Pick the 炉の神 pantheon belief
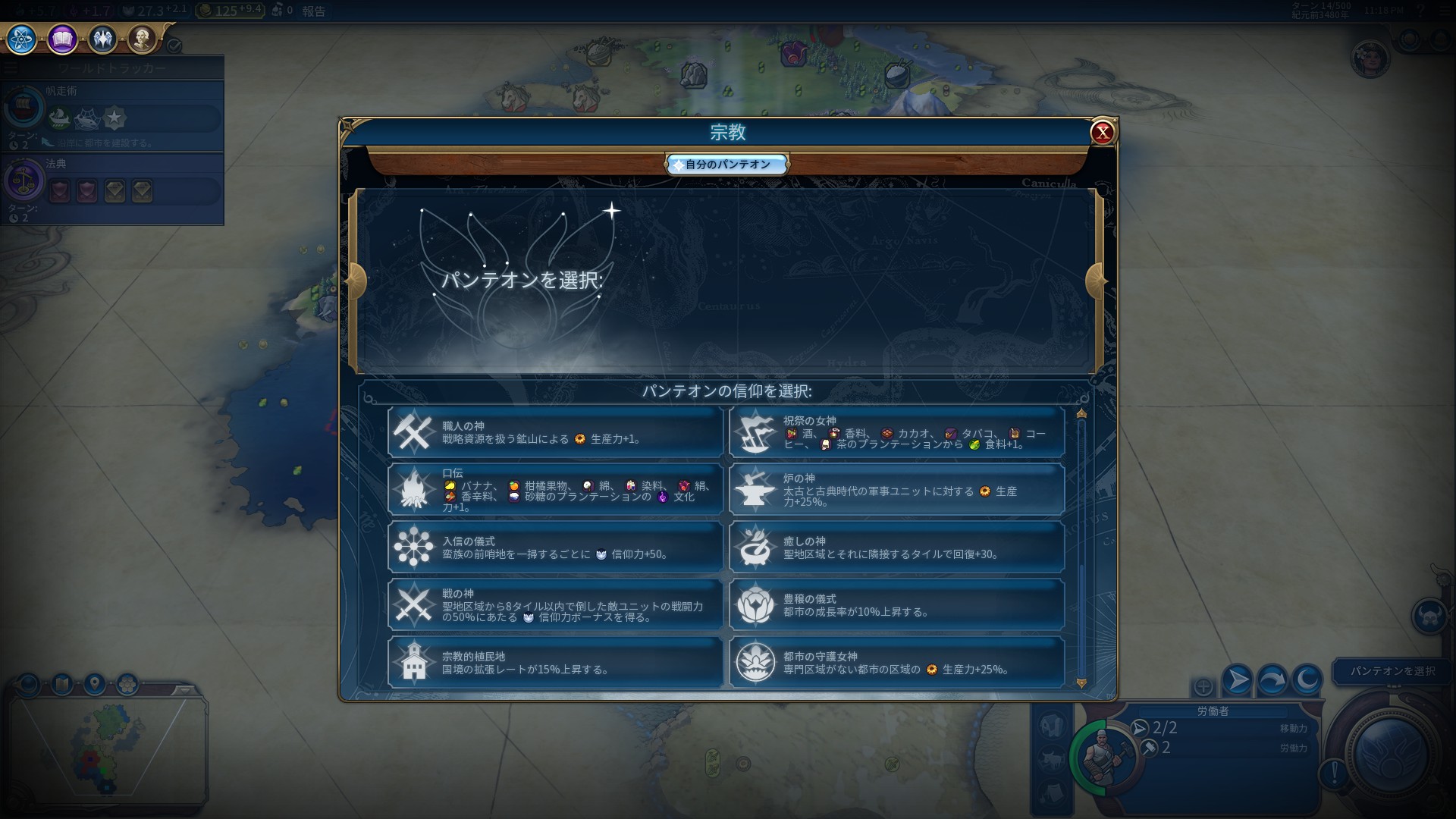This screenshot has width=1456, height=819. [x=896, y=490]
